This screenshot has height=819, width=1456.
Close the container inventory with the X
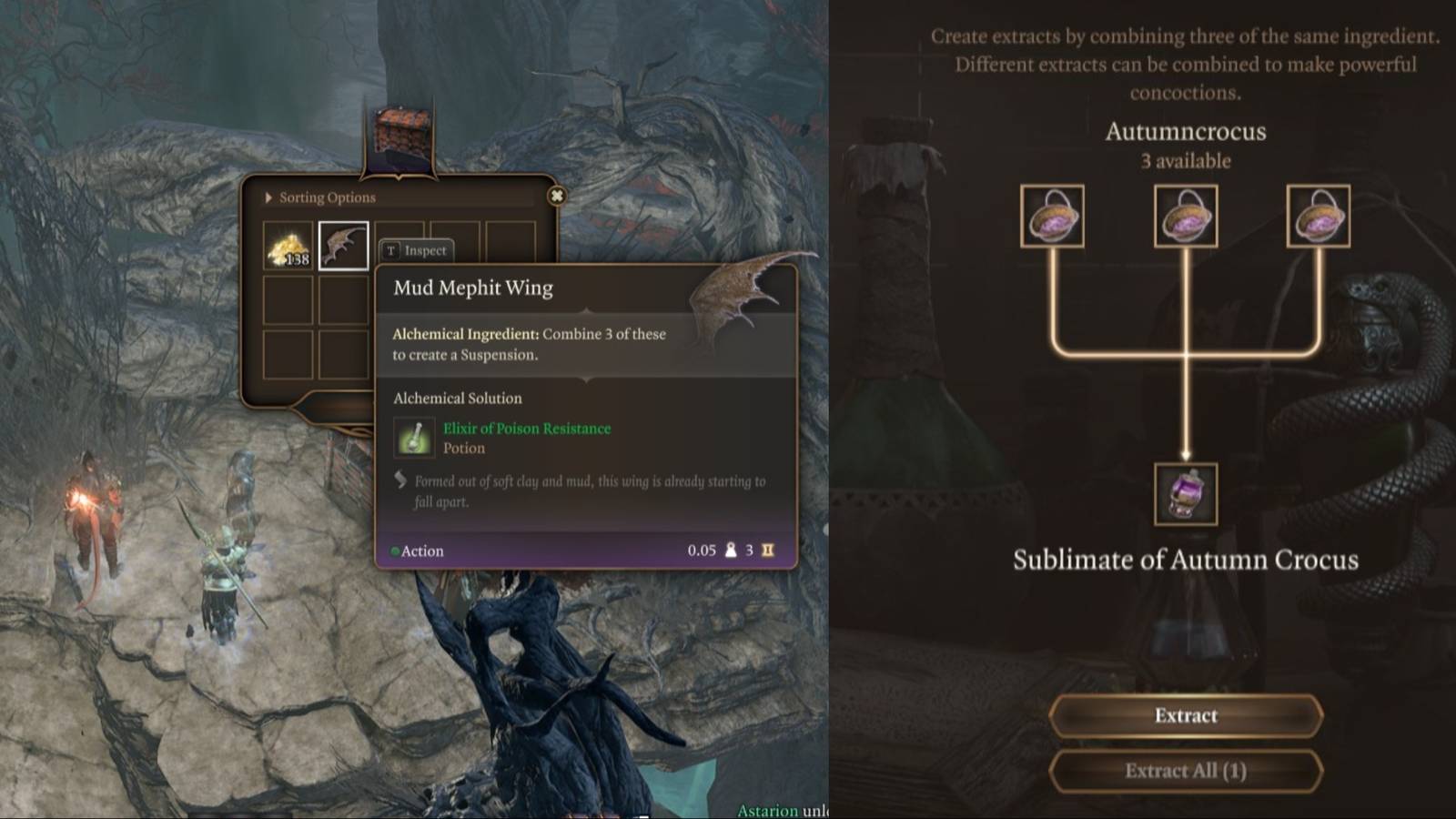[x=558, y=196]
